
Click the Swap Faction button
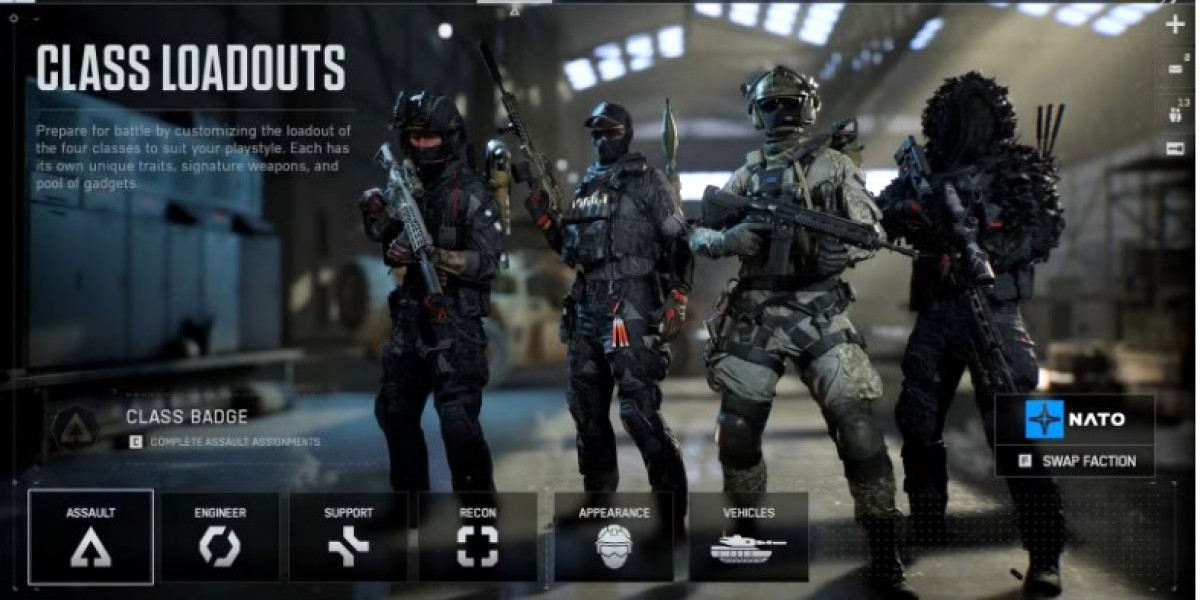[x=1075, y=461]
